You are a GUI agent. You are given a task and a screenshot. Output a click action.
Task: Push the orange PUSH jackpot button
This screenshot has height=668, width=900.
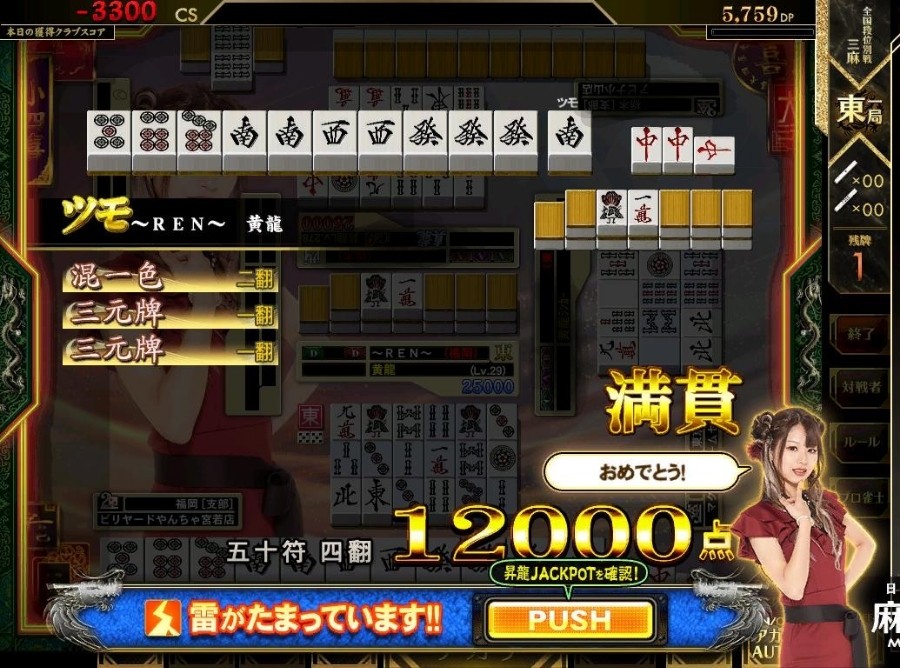tap(569, 620)
